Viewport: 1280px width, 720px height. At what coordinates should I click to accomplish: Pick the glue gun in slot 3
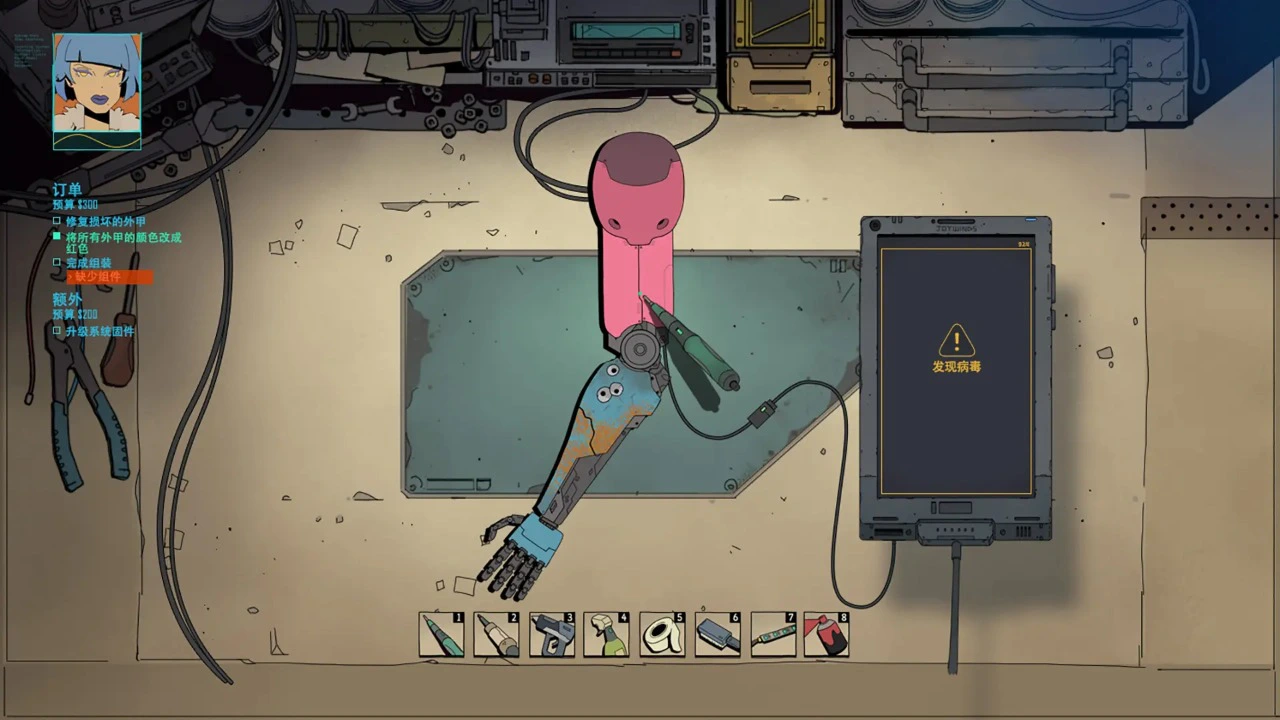pyautogui.click(x=552, y=635)
